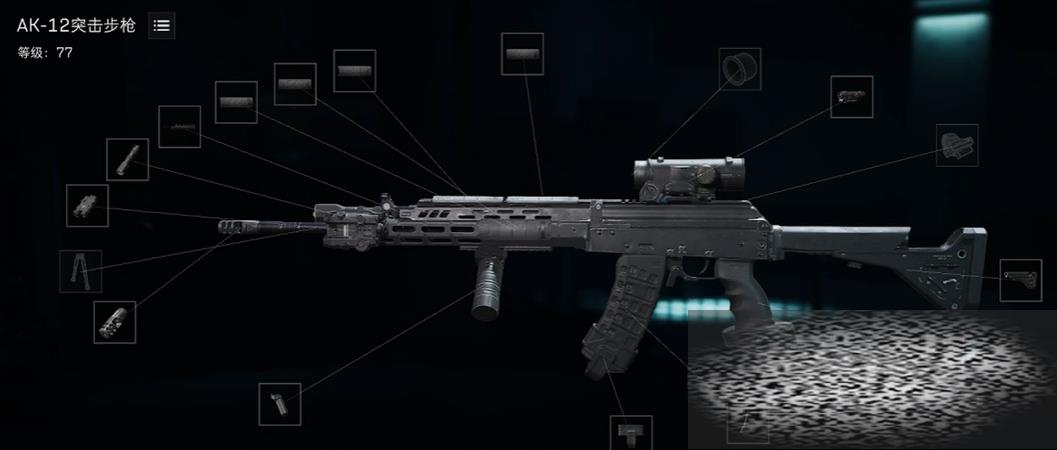The image size is (1057, 450).
Task: Open the vertical foregrip attachment slot
Action: (279, 404)
